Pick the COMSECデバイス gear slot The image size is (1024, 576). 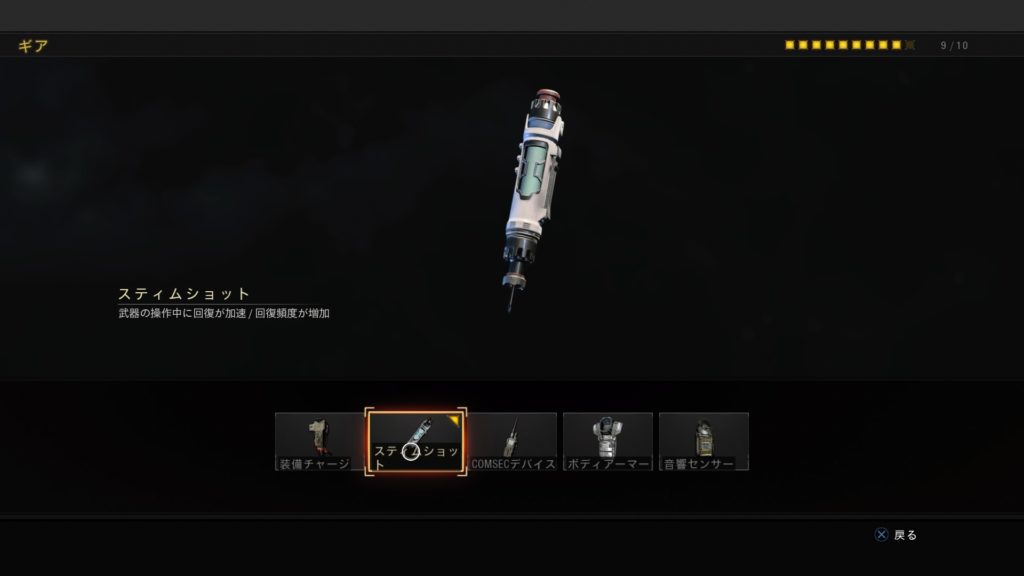[x=513, y=441]
